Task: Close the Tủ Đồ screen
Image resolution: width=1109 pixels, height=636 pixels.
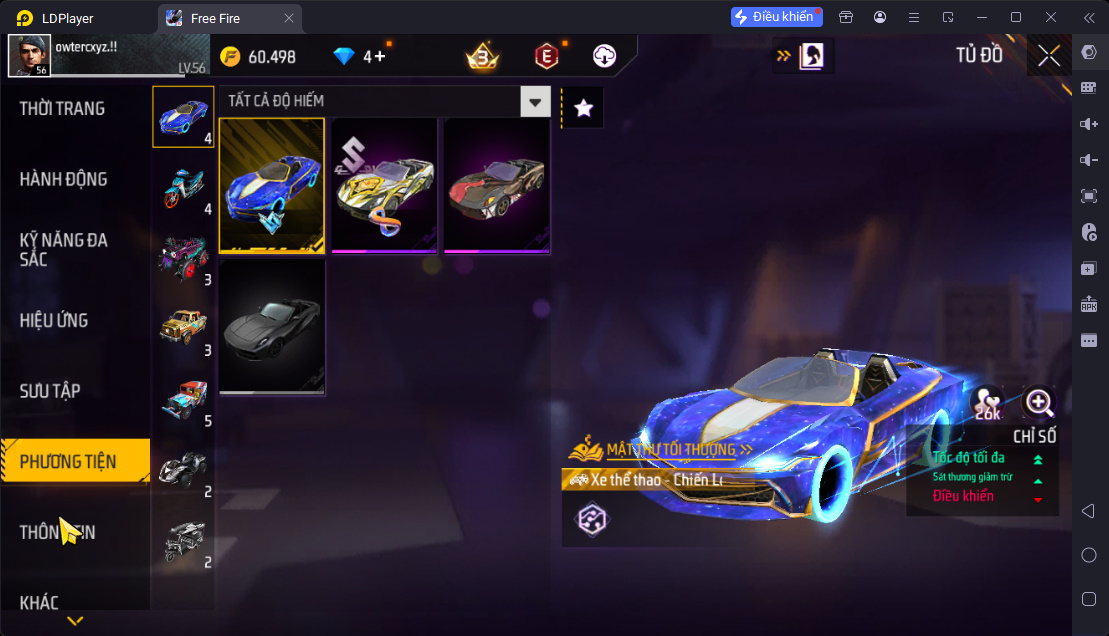Action: pos(1049,56)
